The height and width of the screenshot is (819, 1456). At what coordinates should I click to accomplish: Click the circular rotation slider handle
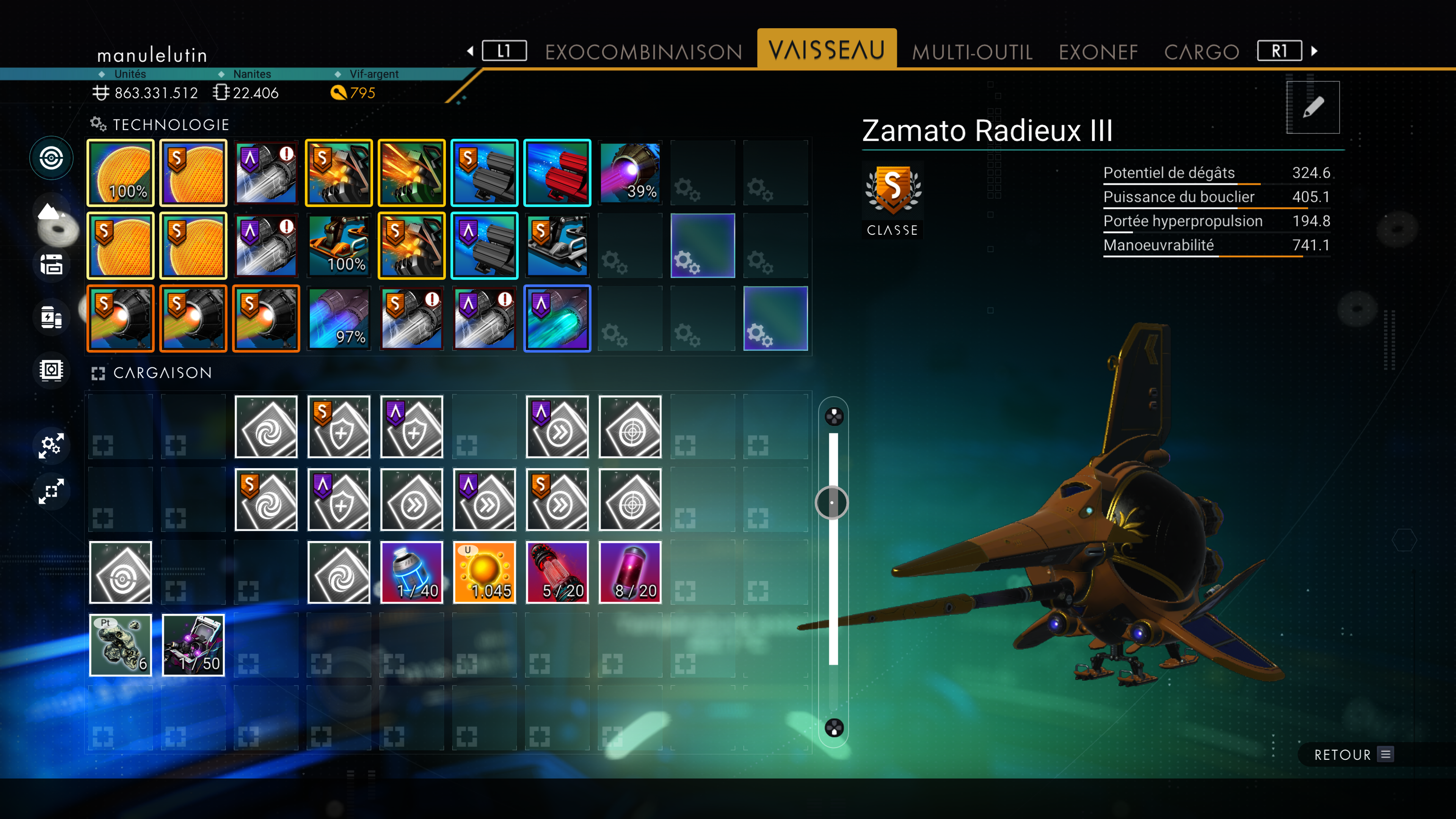(x=832, y=502)
